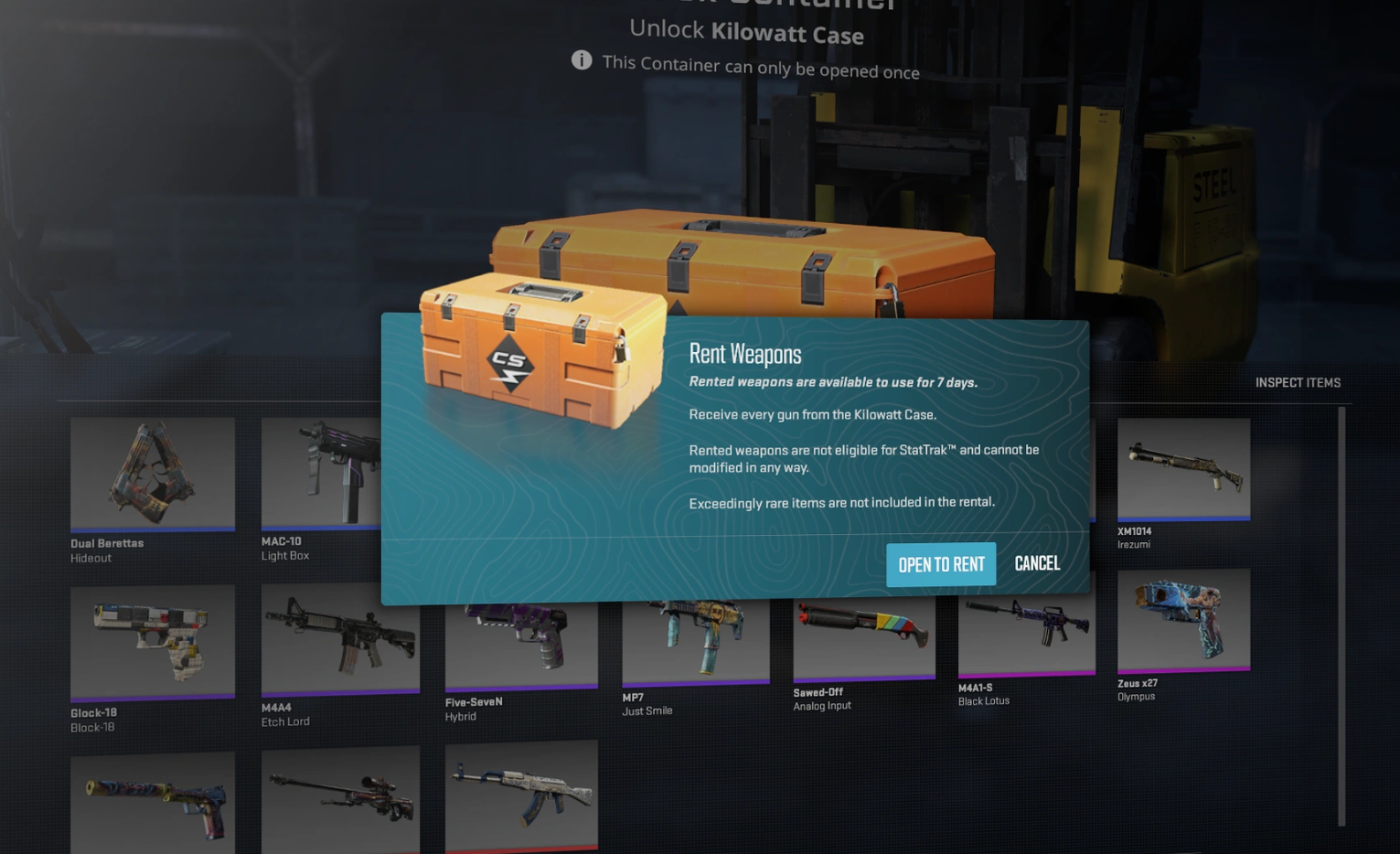This screenshot has width=1400, height=854.
Task: Choose the Five-SeveN Hybrid skin
Action: (x=521, y=643)
